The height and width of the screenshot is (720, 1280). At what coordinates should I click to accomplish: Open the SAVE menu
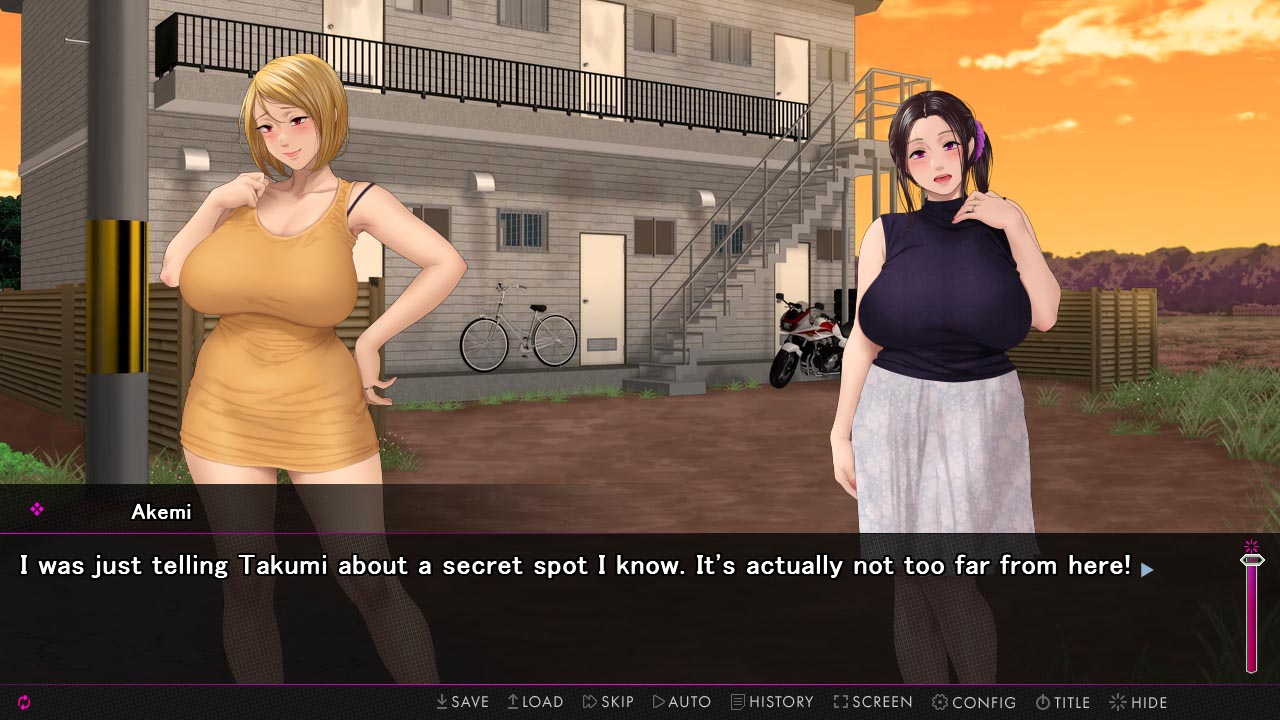coord(462,702)
